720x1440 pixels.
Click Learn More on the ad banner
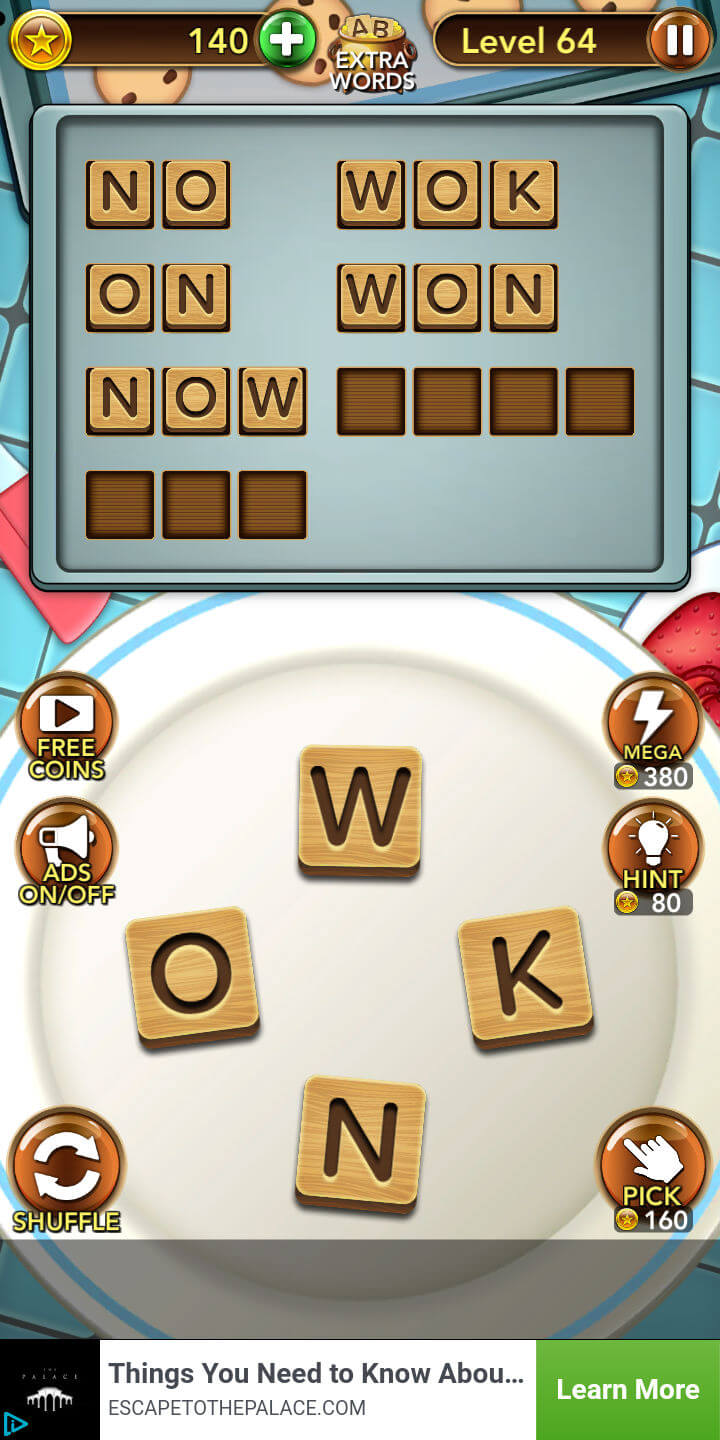point(627,1389)
